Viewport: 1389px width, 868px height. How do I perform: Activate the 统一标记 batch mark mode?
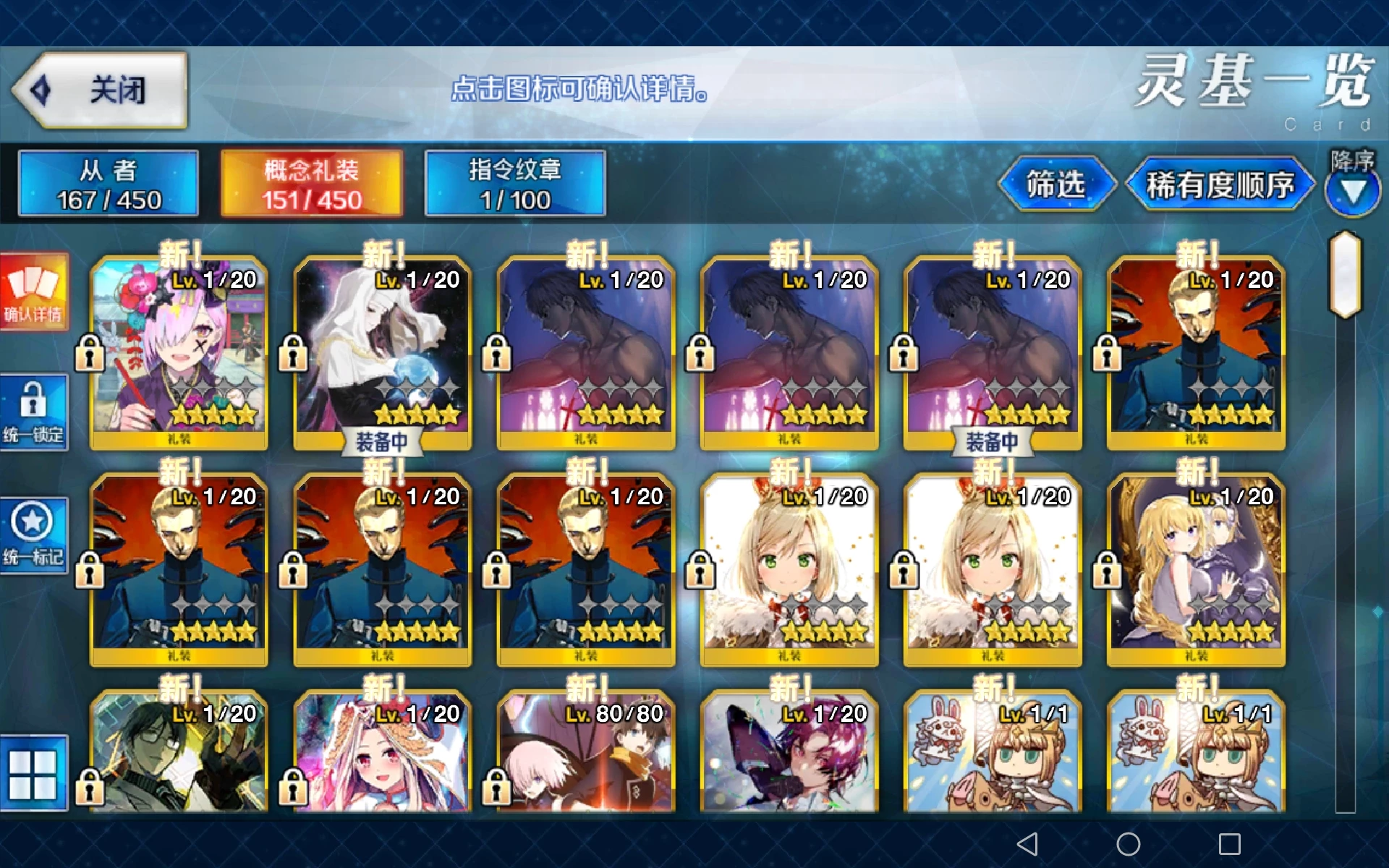pos(34,535)
